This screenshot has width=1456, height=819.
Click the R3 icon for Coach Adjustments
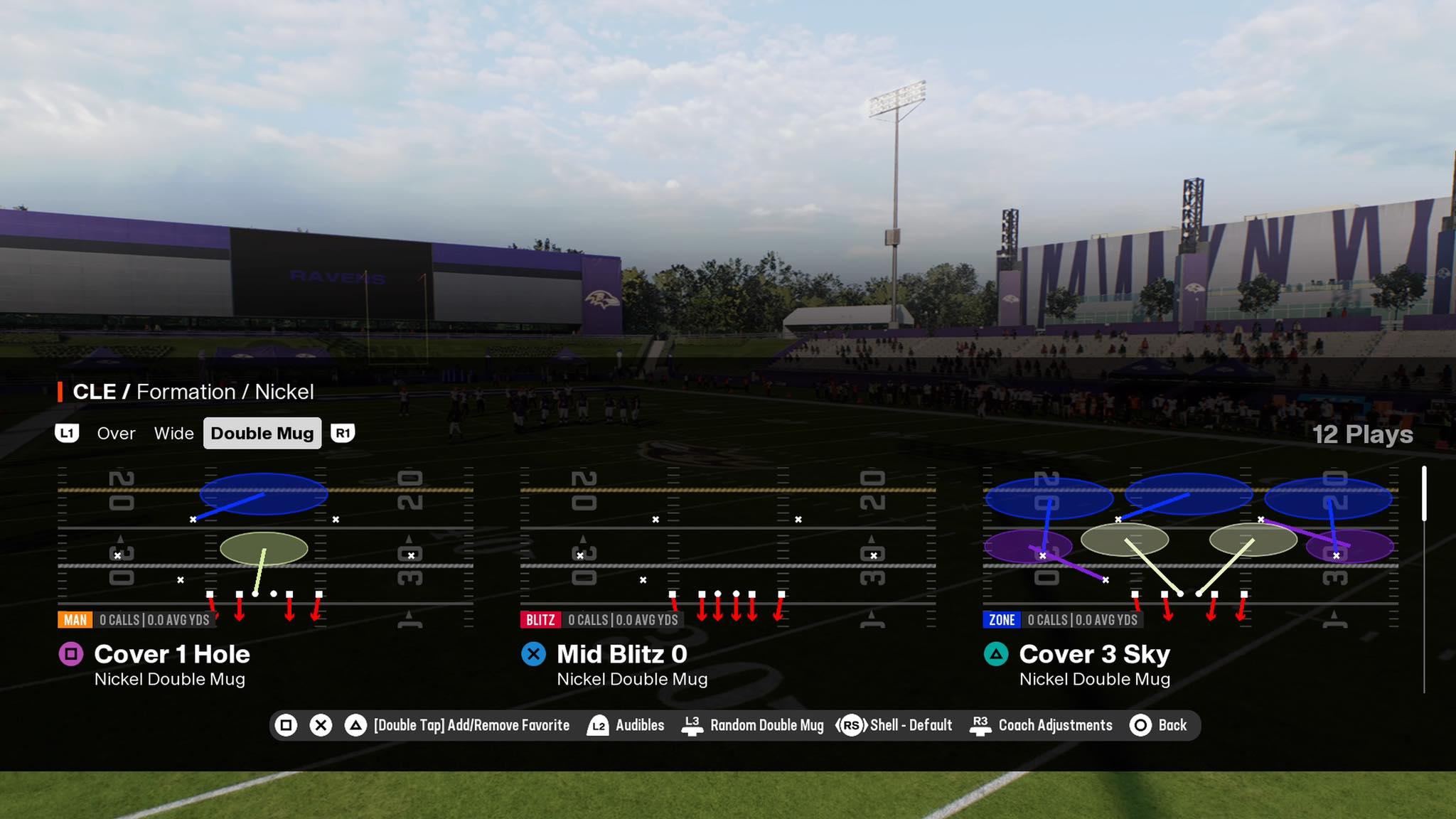tap(980, 725)
